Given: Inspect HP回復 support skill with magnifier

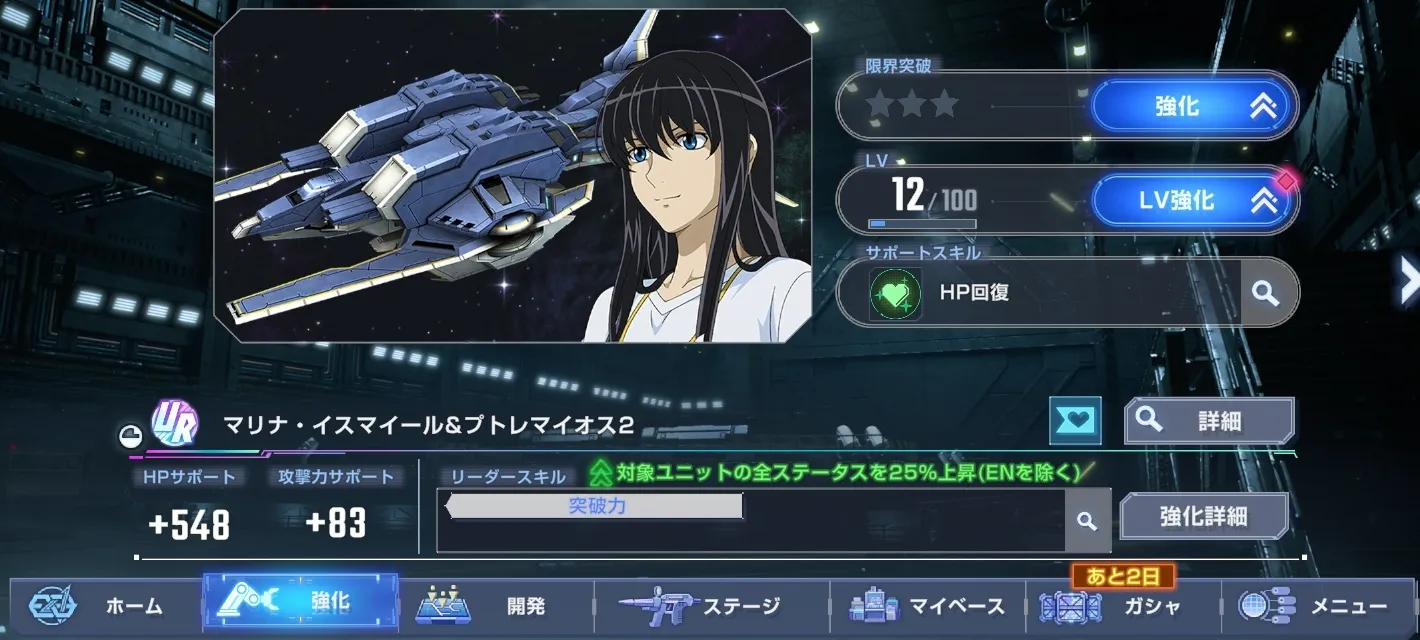Looking at the screenshot, I should pos(1266,293).
